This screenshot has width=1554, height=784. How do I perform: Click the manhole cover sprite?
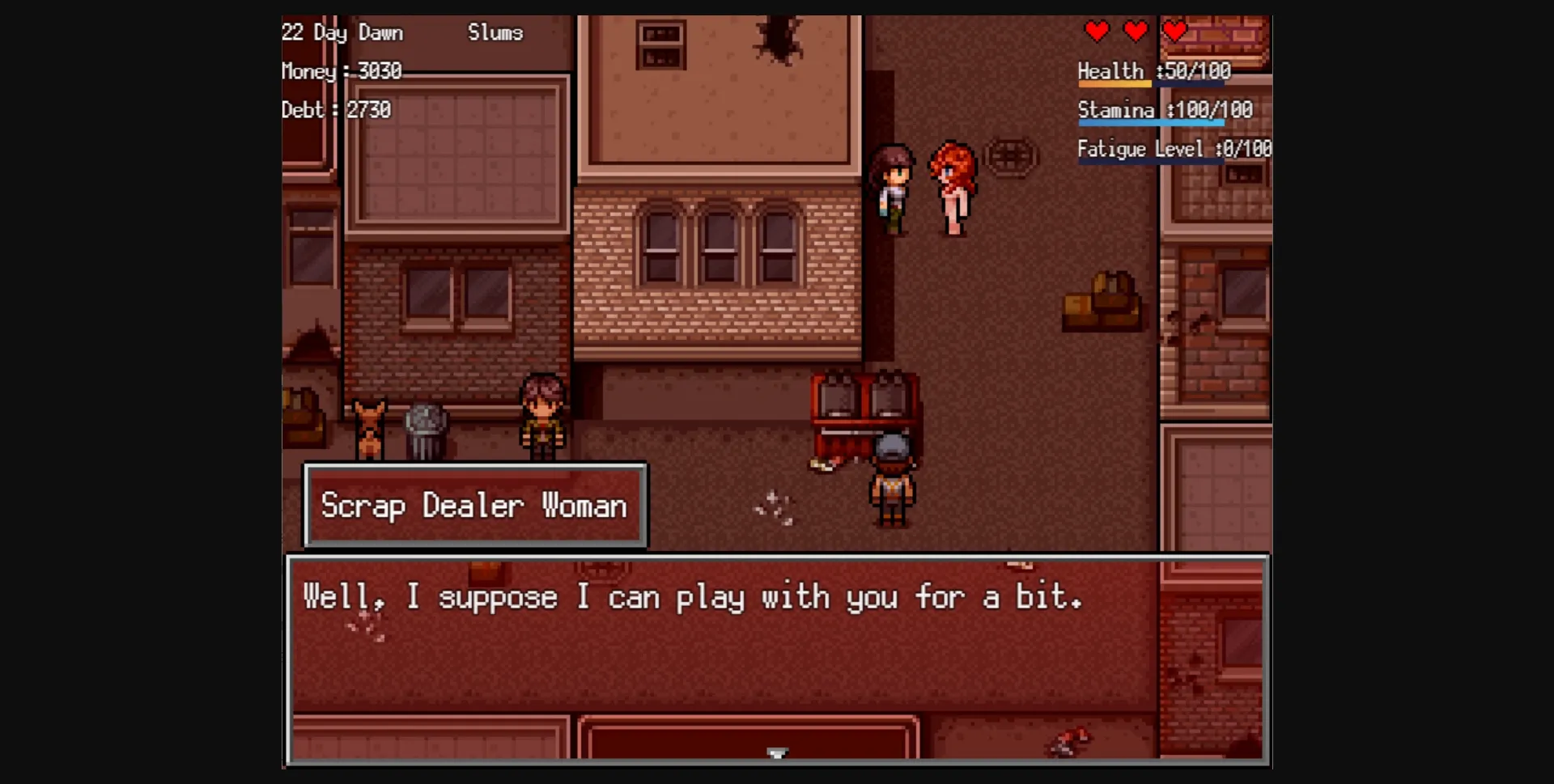1011,156
